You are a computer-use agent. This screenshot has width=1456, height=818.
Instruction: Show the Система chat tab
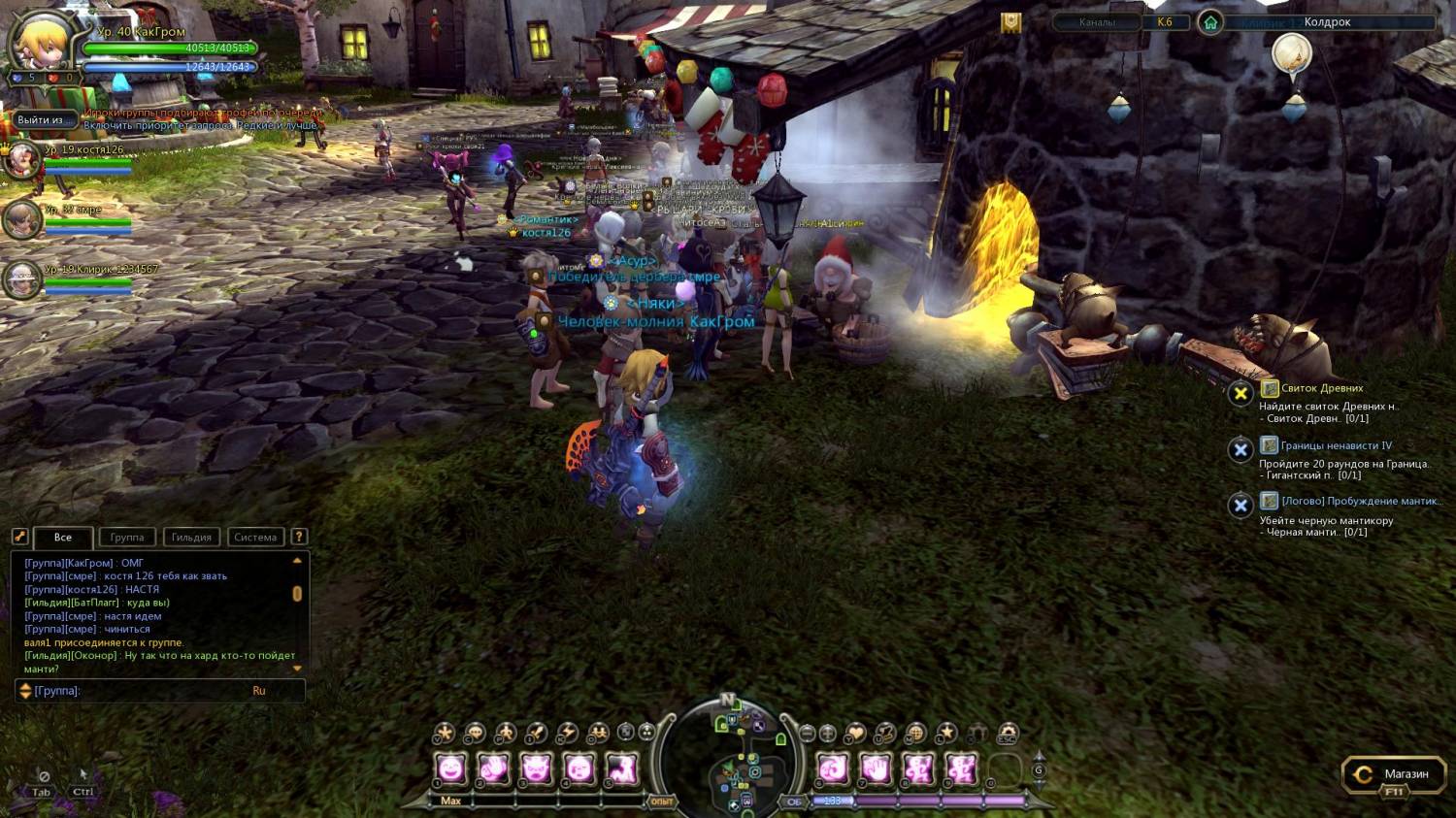[255, 537]
